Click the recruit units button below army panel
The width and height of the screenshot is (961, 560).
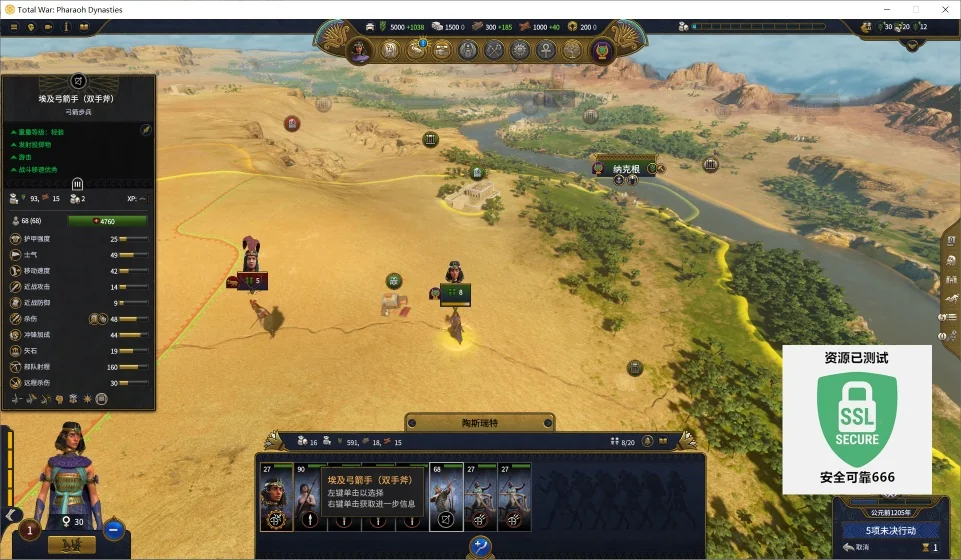481,546
